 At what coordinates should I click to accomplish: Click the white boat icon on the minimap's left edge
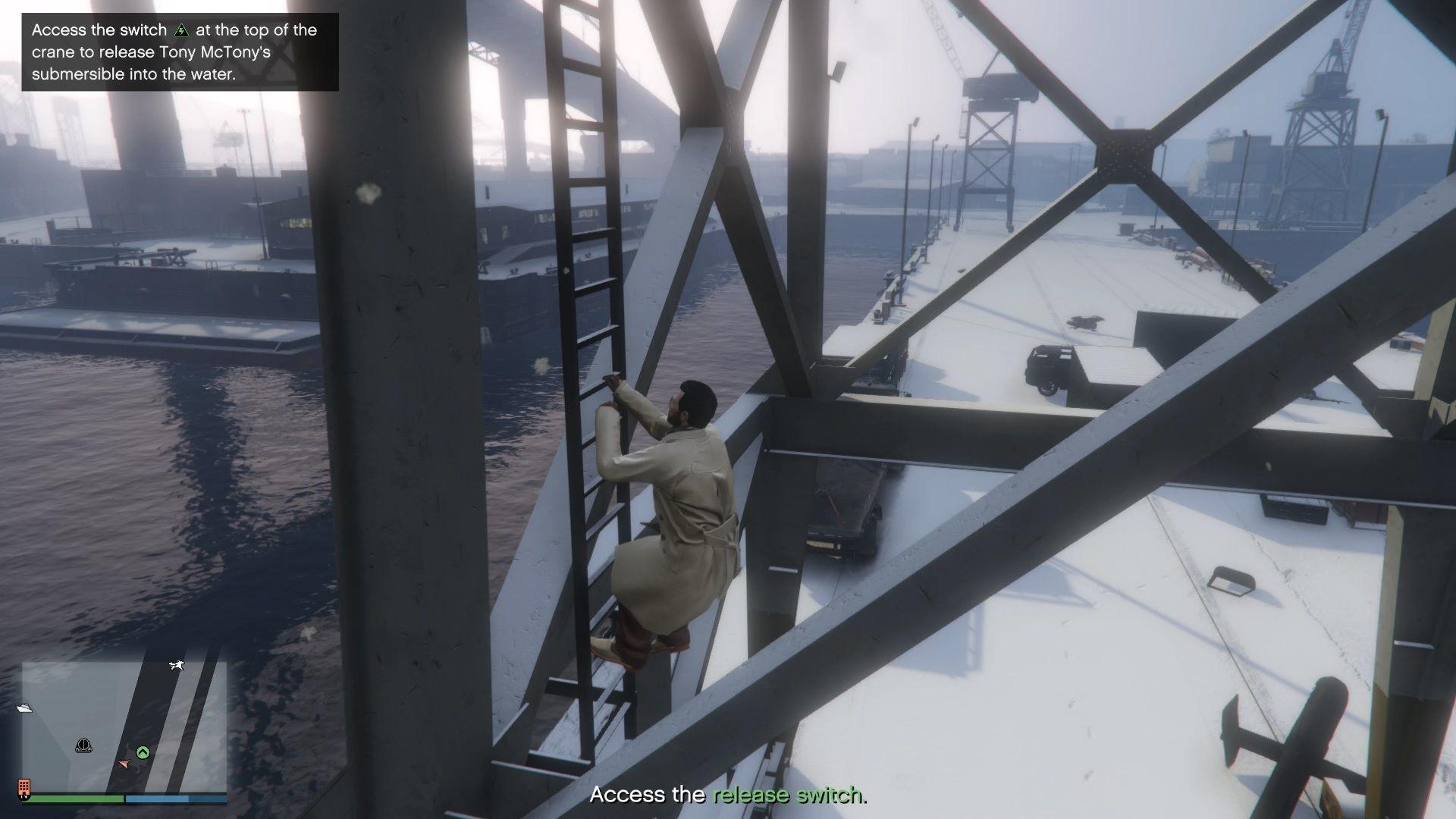26,708
